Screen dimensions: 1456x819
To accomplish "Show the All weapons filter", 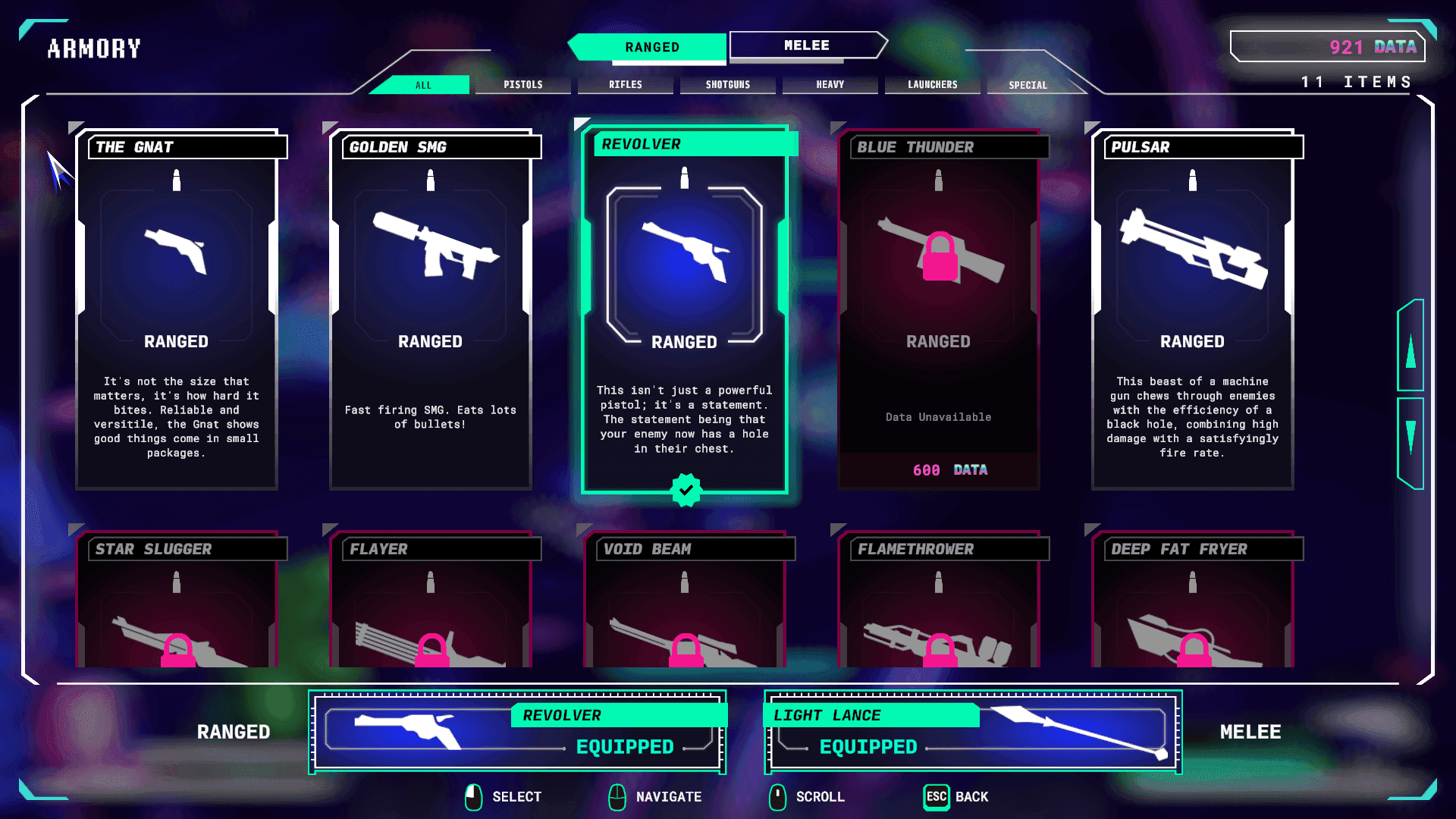I will pyautogui.click(x=422, y=85).
